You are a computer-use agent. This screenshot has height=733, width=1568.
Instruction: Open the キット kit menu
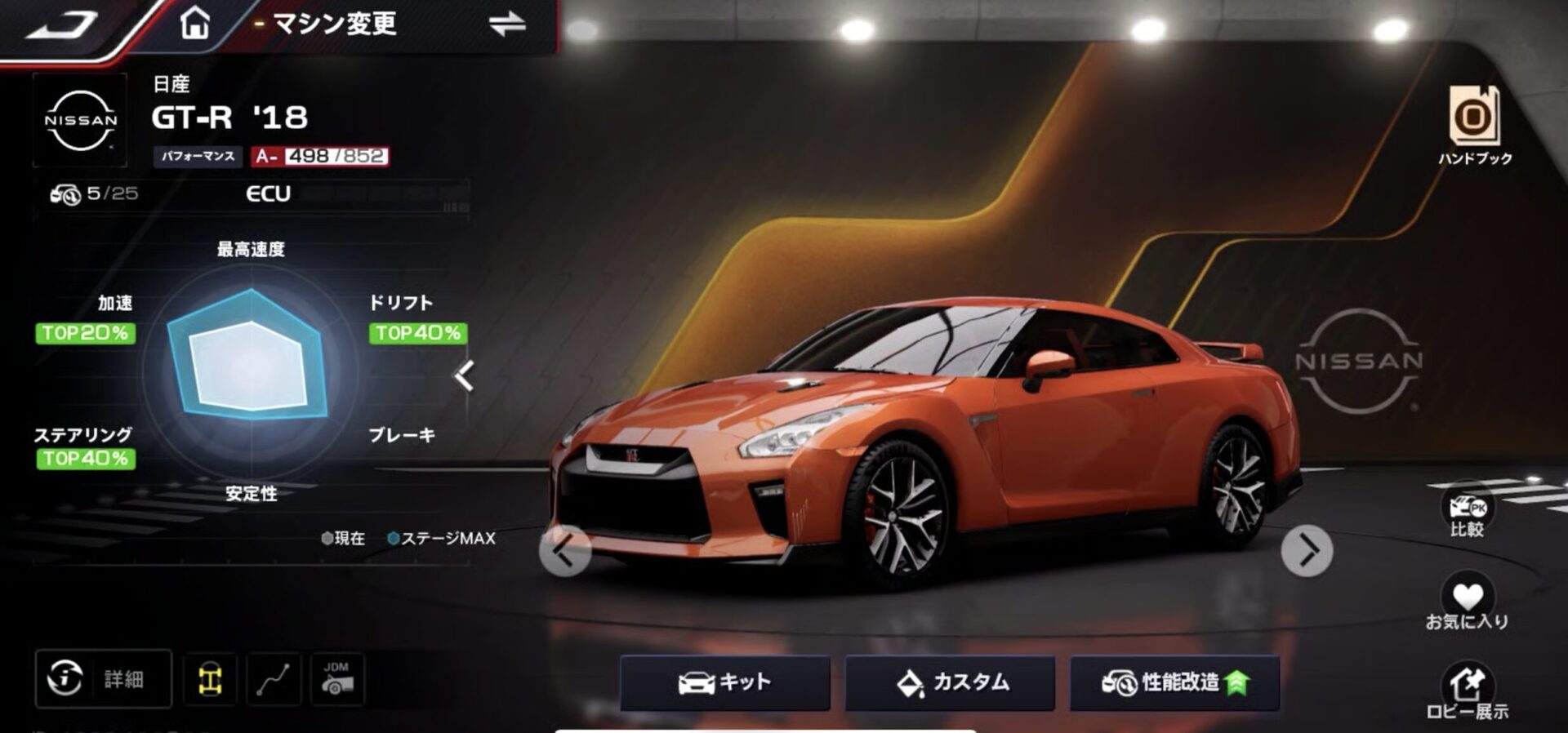tap(724, 682)
